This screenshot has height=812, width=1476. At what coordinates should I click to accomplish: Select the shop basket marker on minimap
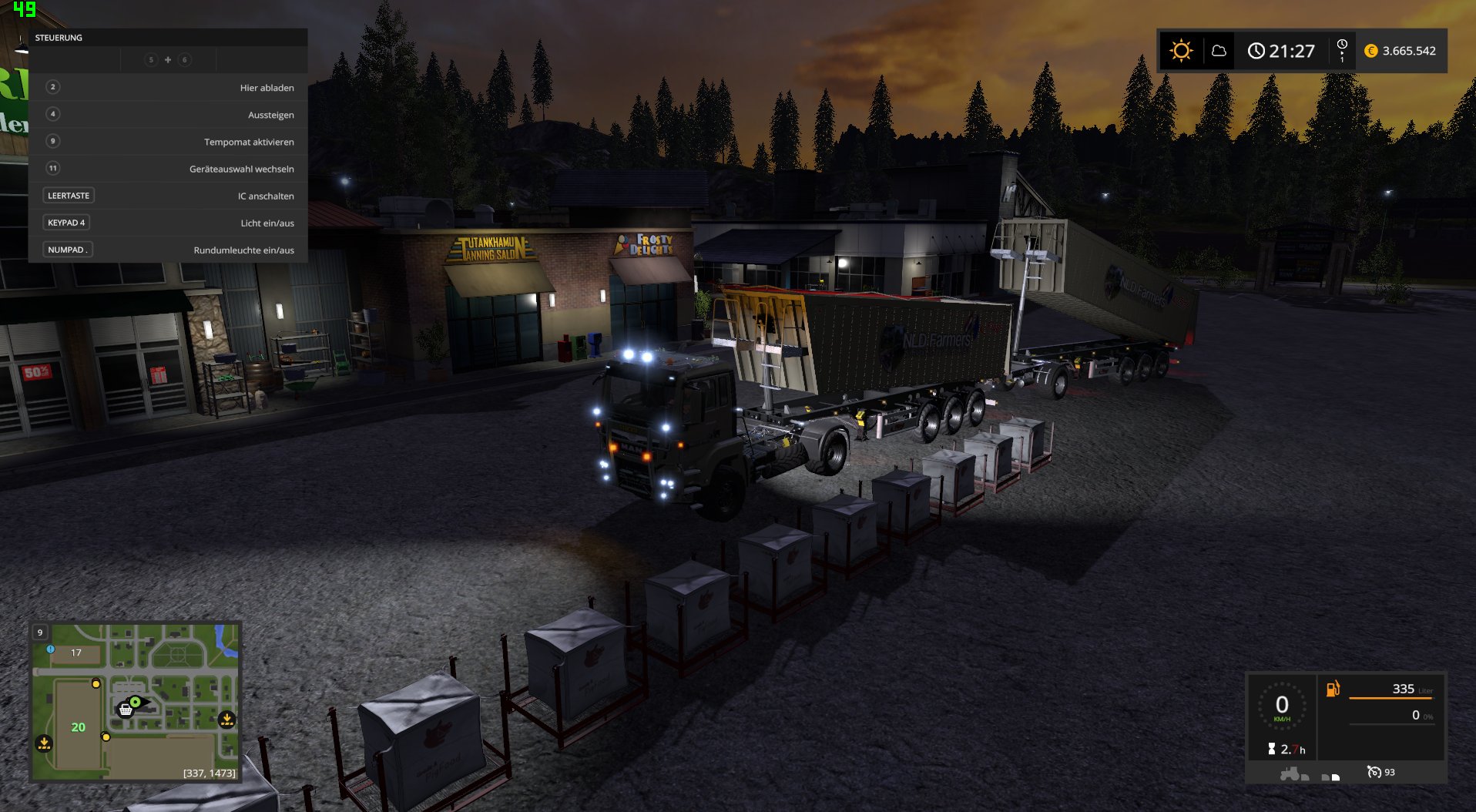126,710
